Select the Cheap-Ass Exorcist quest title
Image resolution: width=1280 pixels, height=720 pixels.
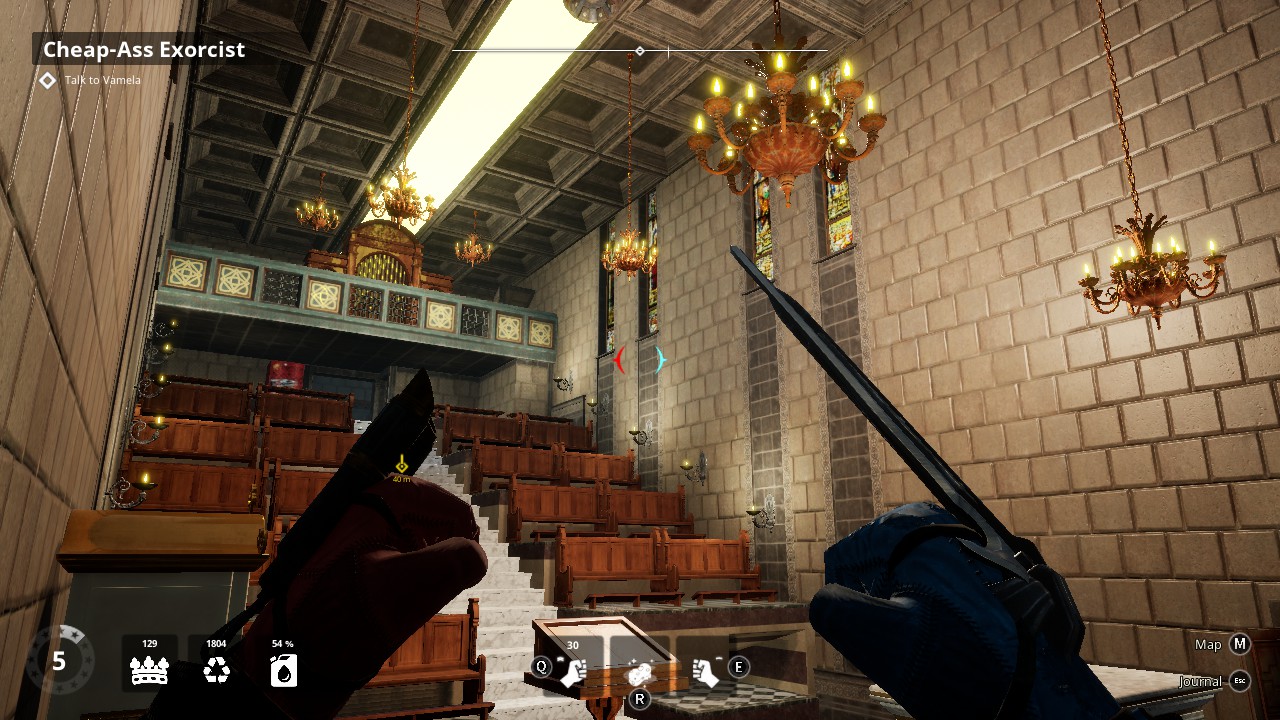coord(144,50)
